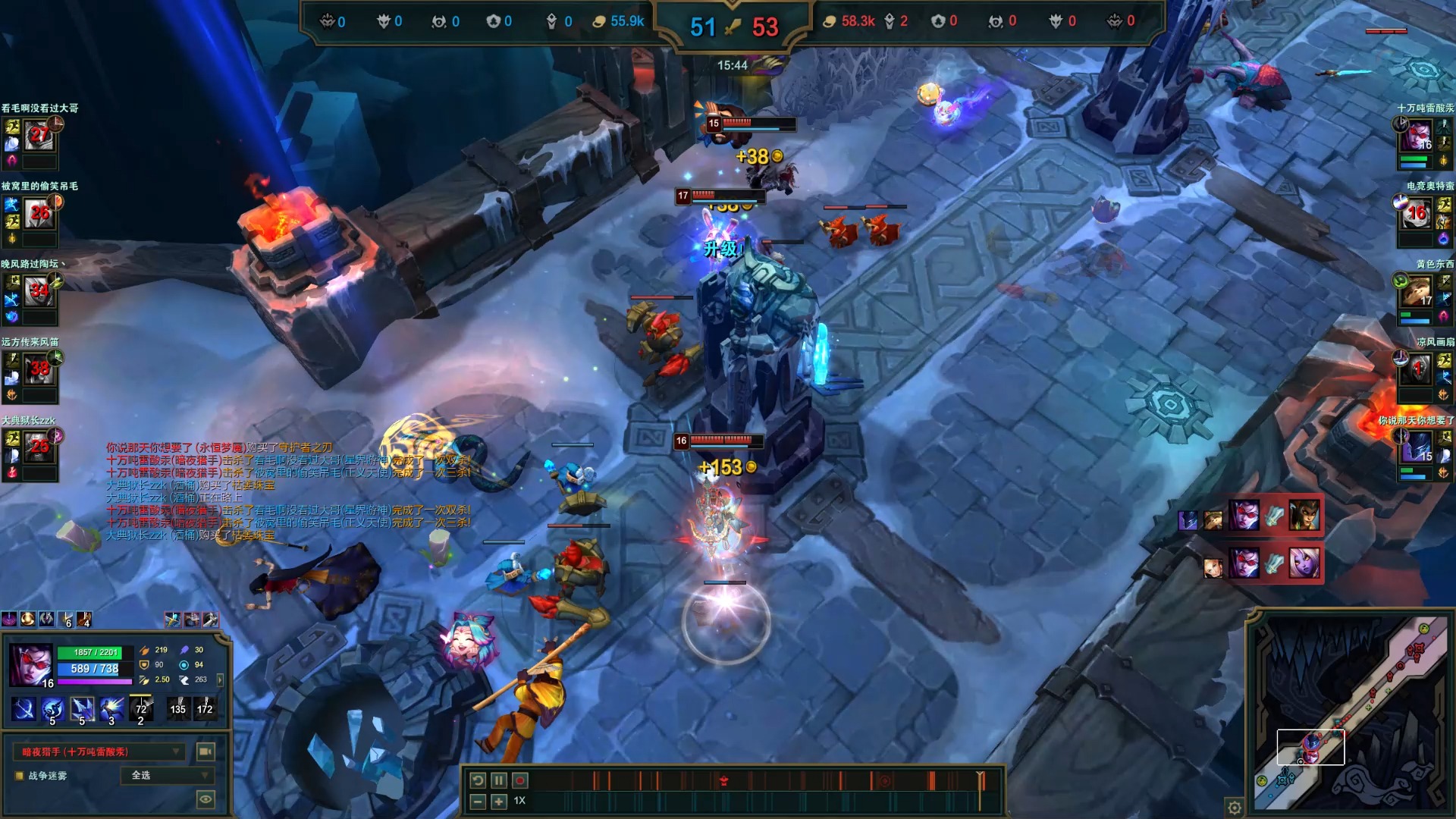Pause the replay playback
This screenshot has width=1456, height=819.
point(498,780)
